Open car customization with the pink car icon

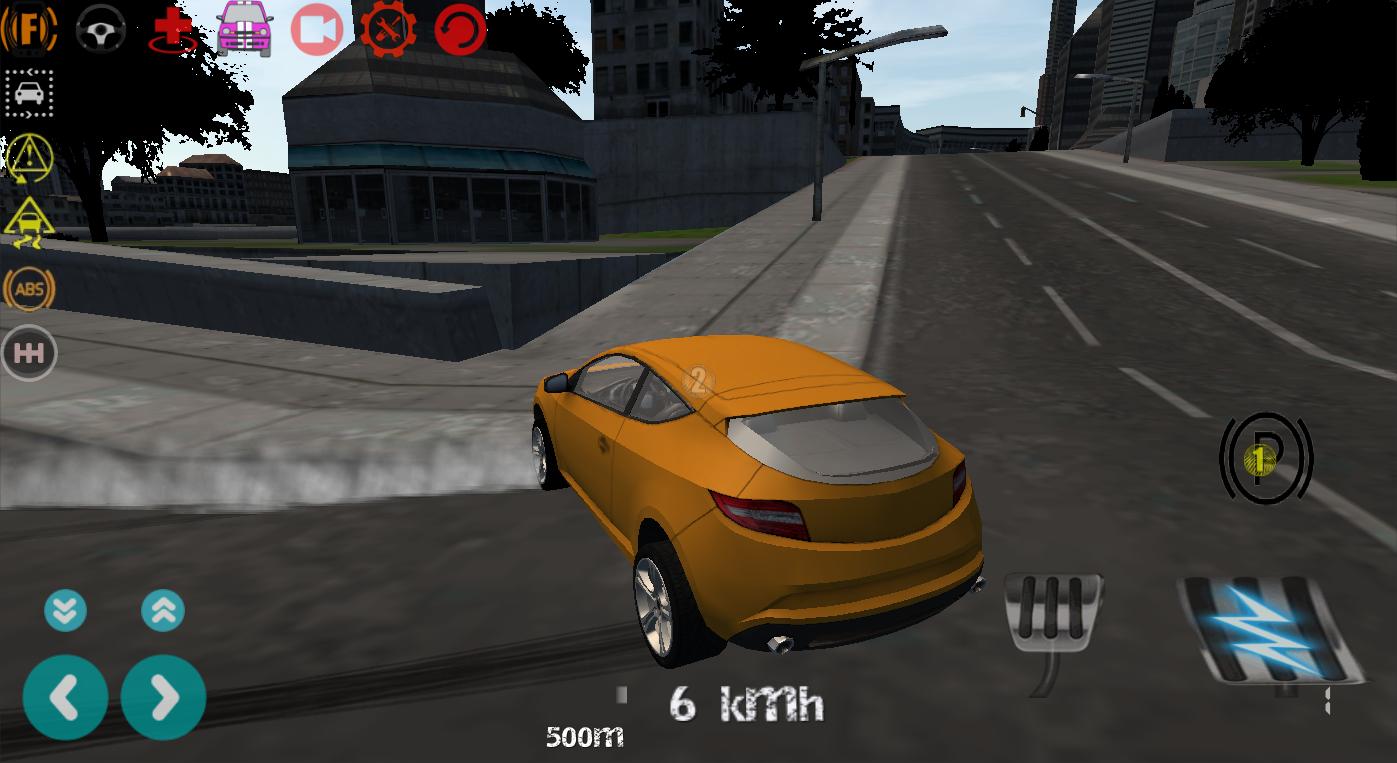click(x=242, y=27)
